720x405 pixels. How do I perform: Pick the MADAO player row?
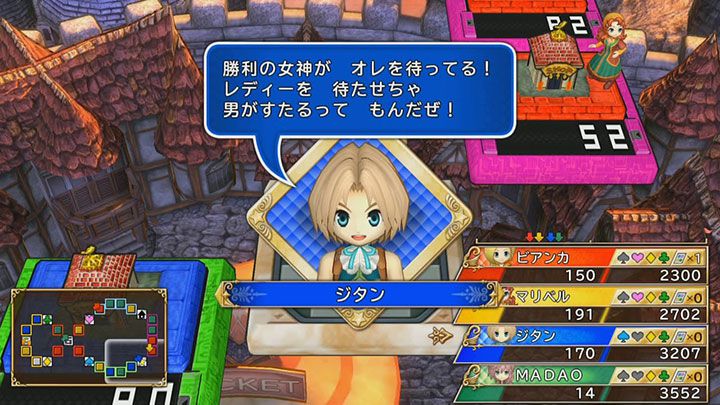coord(590,383)
